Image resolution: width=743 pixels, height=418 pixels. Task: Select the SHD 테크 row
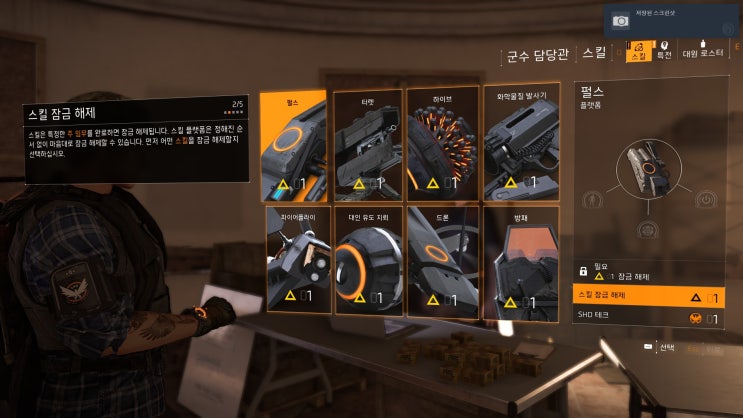coord(648,318)
